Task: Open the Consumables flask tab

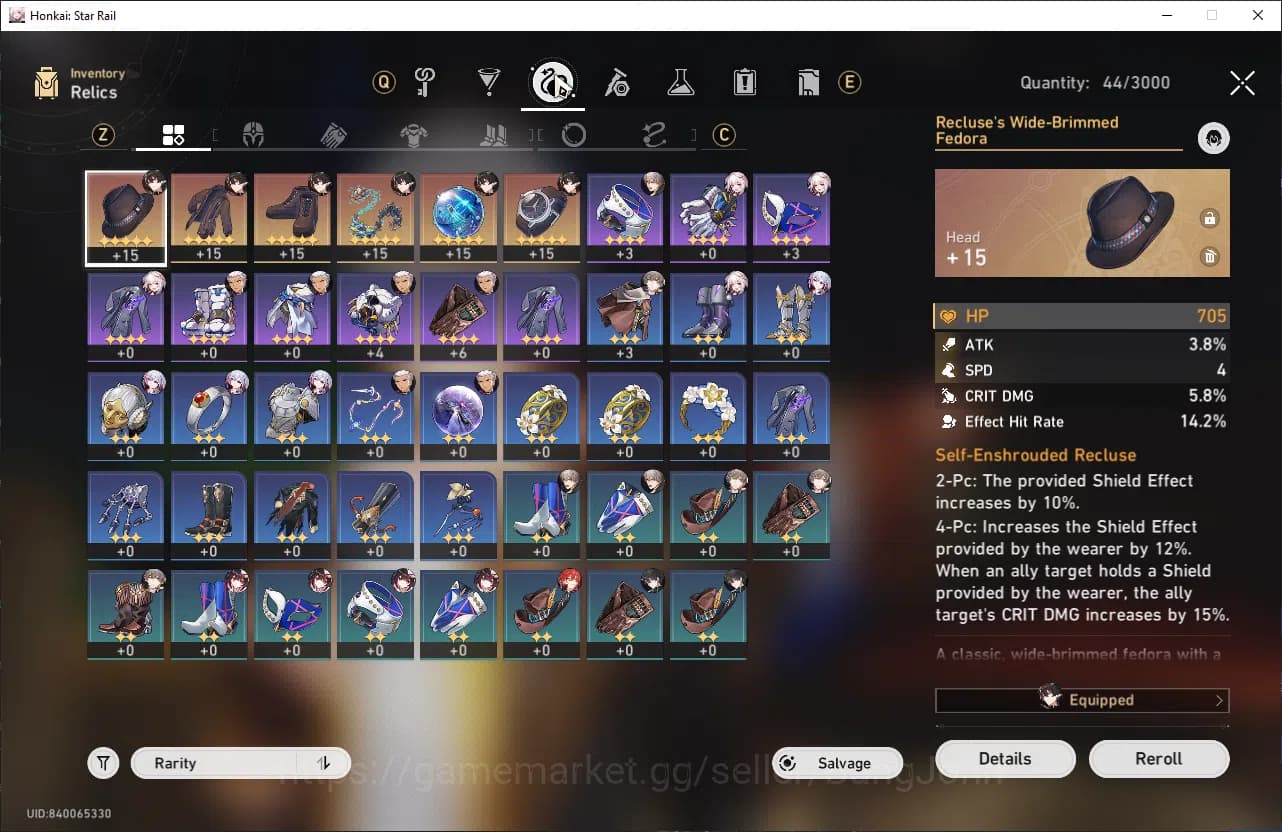Action: pos(680,83)
